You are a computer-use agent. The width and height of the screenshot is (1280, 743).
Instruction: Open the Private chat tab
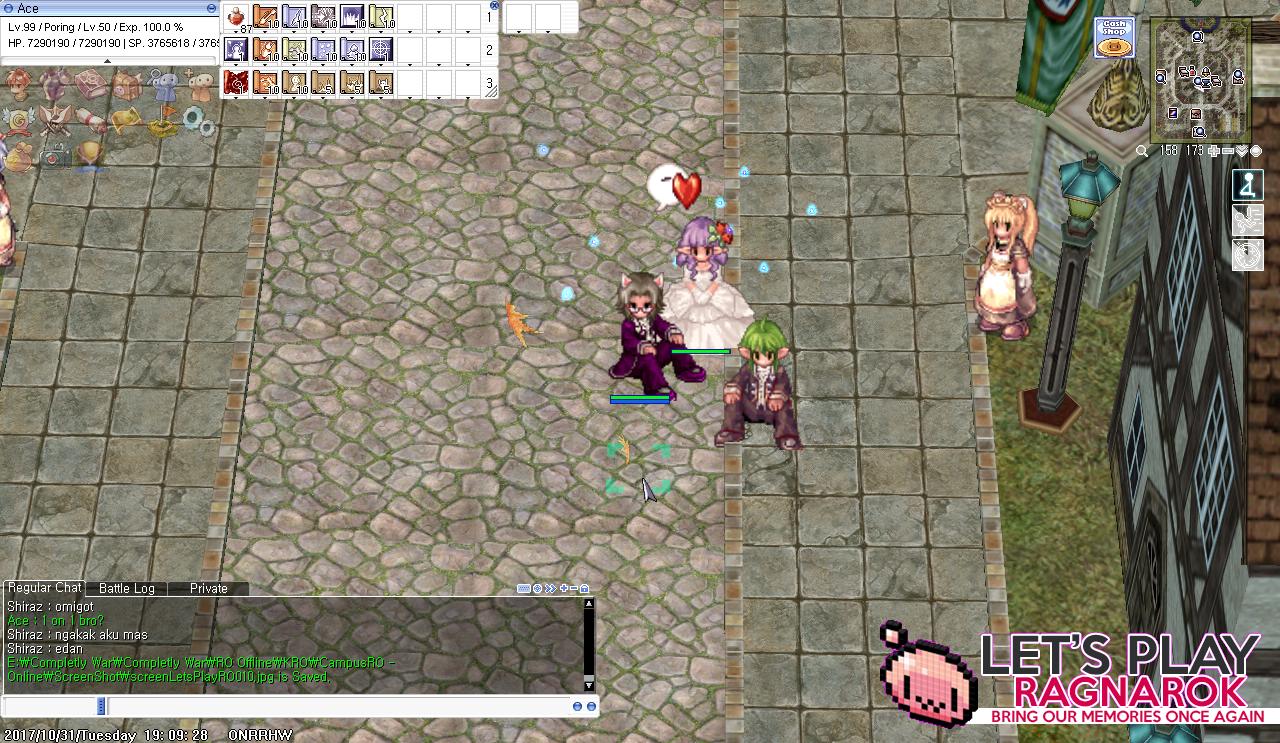click(207, 588)
